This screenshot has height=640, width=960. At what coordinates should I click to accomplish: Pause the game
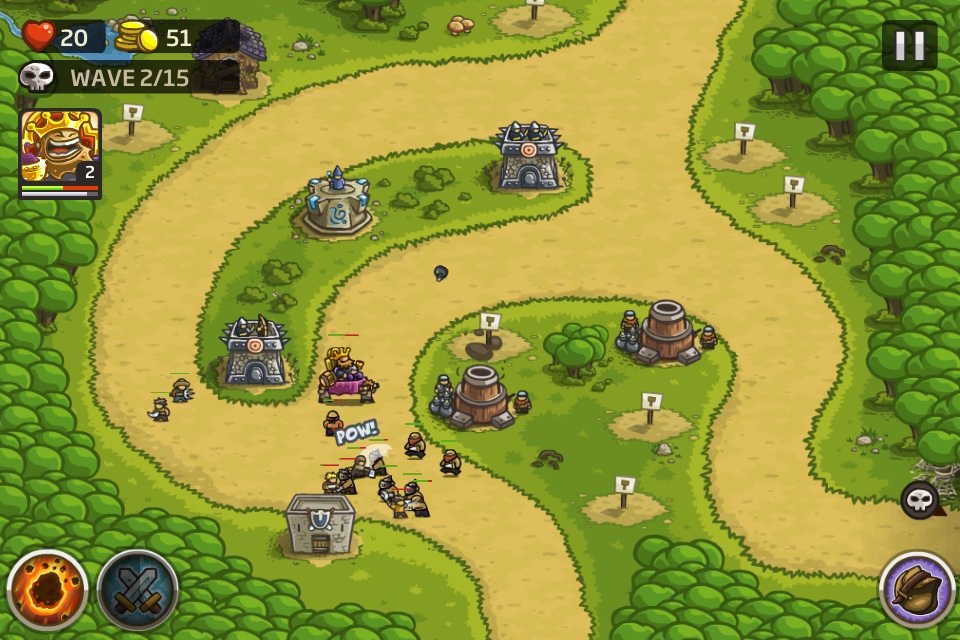pyautogui.click(x=909, y=45)
